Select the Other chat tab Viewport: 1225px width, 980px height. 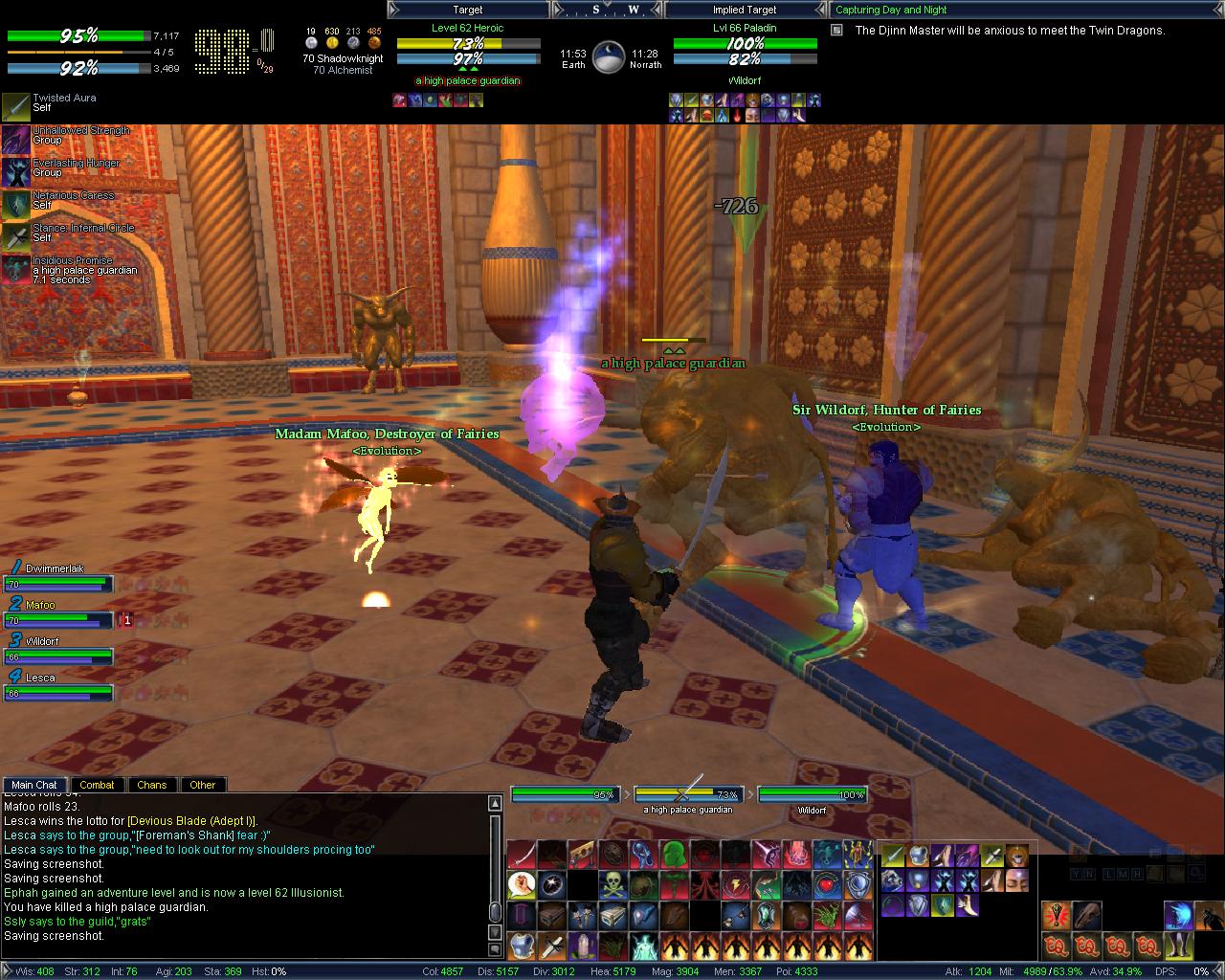coord(202,785)
